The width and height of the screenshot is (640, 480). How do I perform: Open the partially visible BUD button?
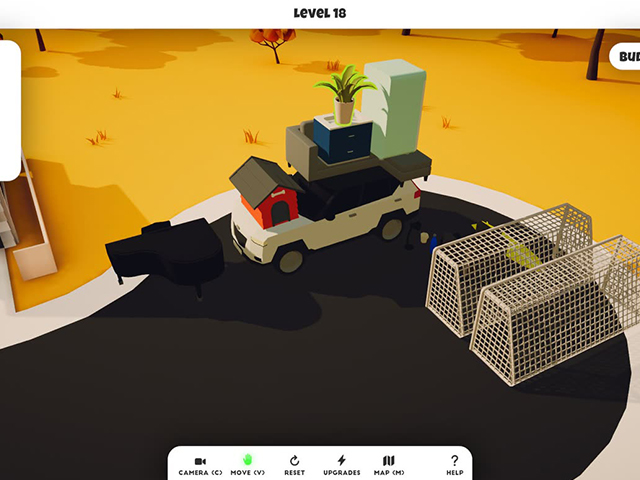pyautogui.click(x=625, y=57)
